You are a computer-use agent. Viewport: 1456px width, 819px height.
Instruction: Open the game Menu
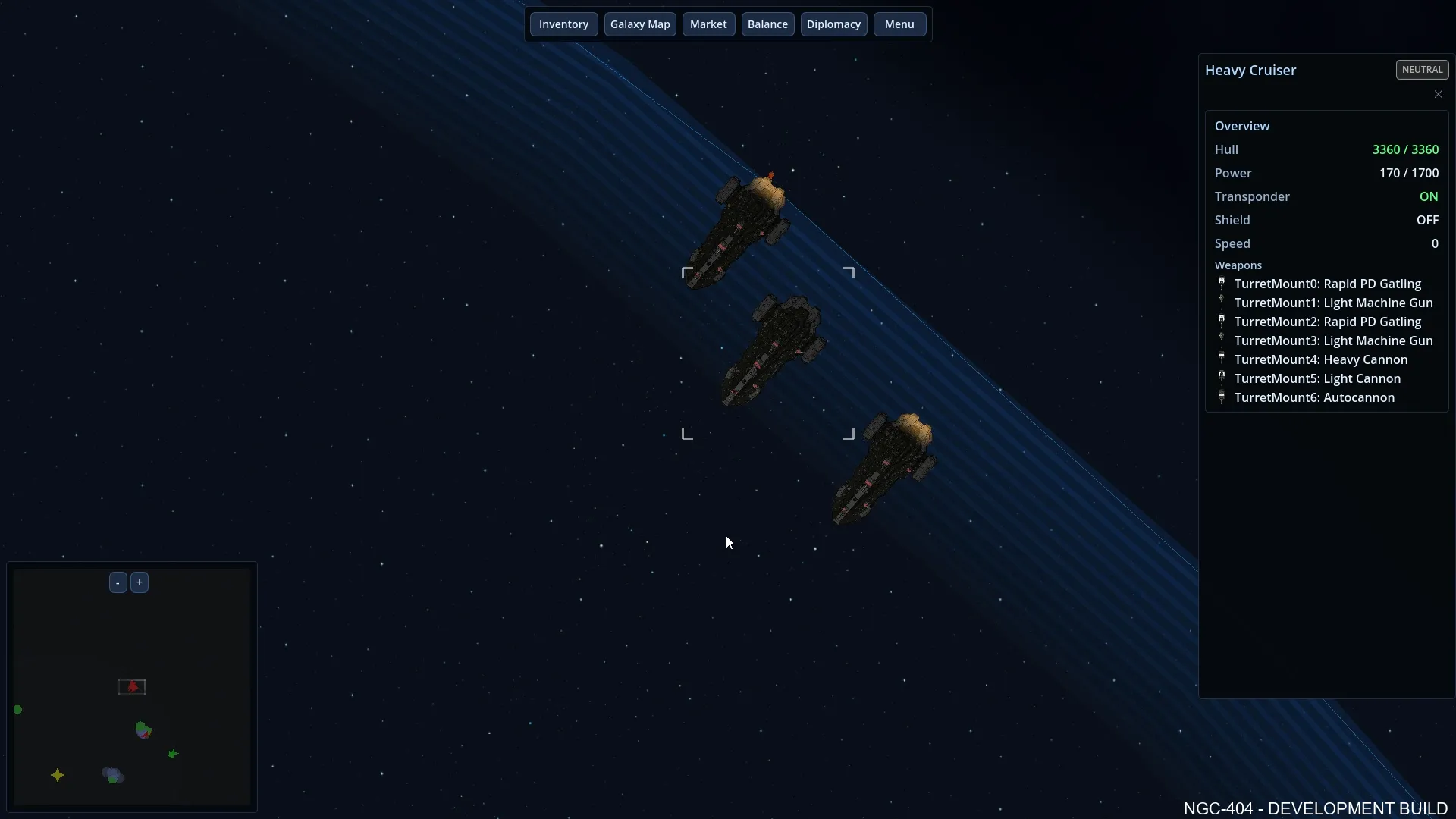(x=899, y=24)
